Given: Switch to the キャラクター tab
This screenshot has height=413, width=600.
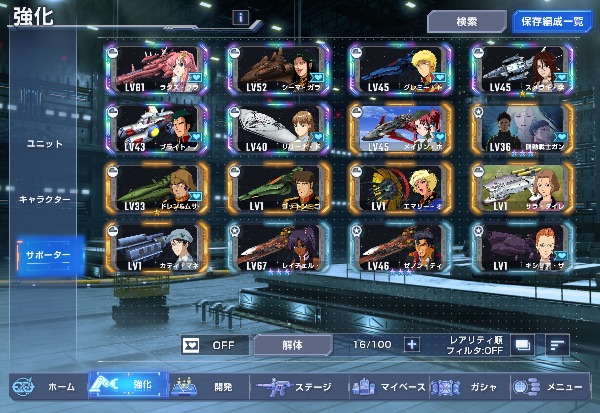Looking at the screenshot, I should click(x=45, y=200).
